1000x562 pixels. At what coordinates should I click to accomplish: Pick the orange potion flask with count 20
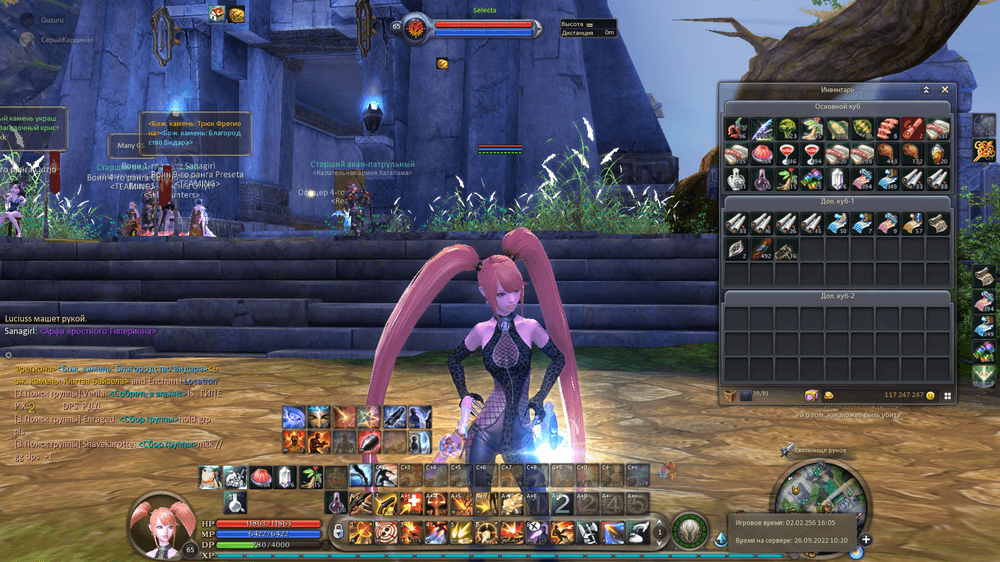coord(937,153)
